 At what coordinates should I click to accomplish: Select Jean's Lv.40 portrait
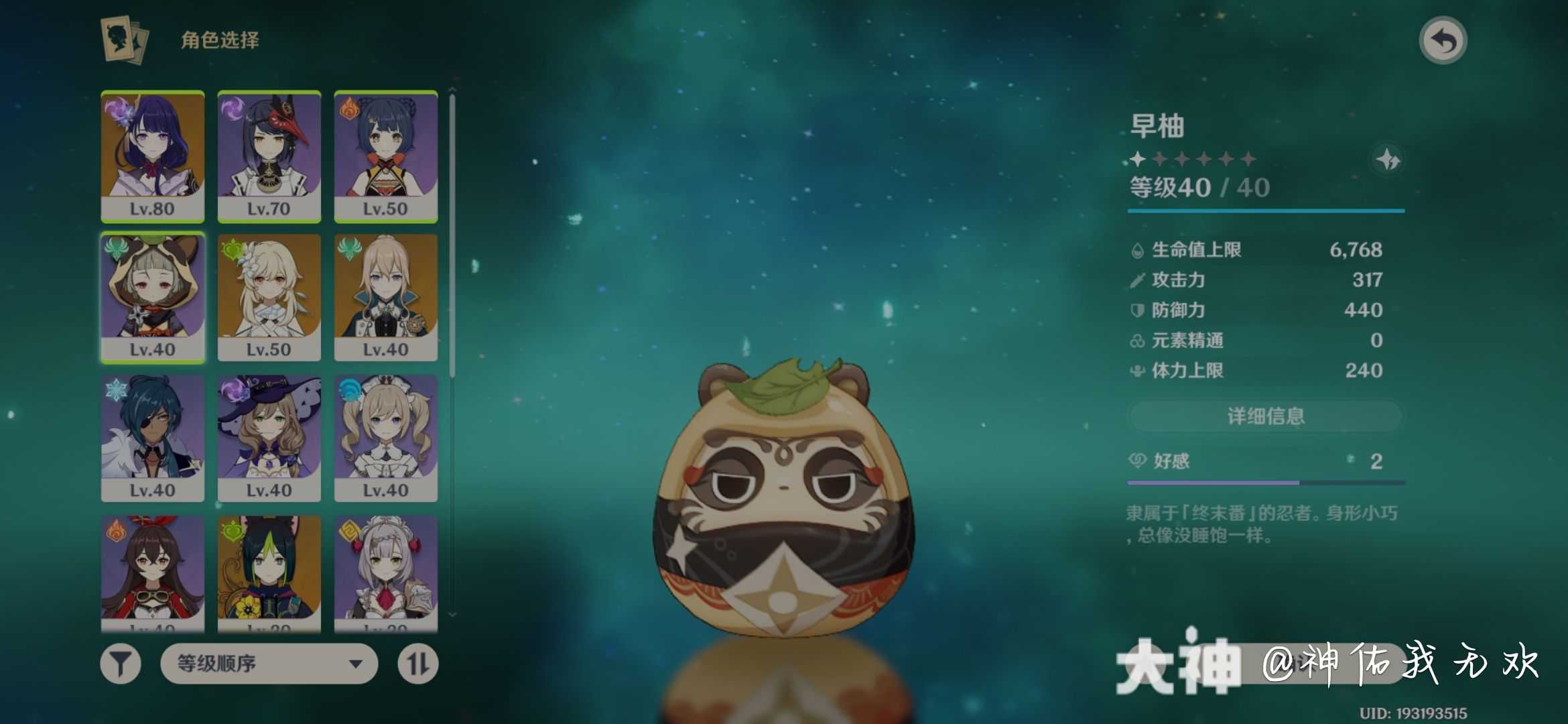tap(386, 297)
